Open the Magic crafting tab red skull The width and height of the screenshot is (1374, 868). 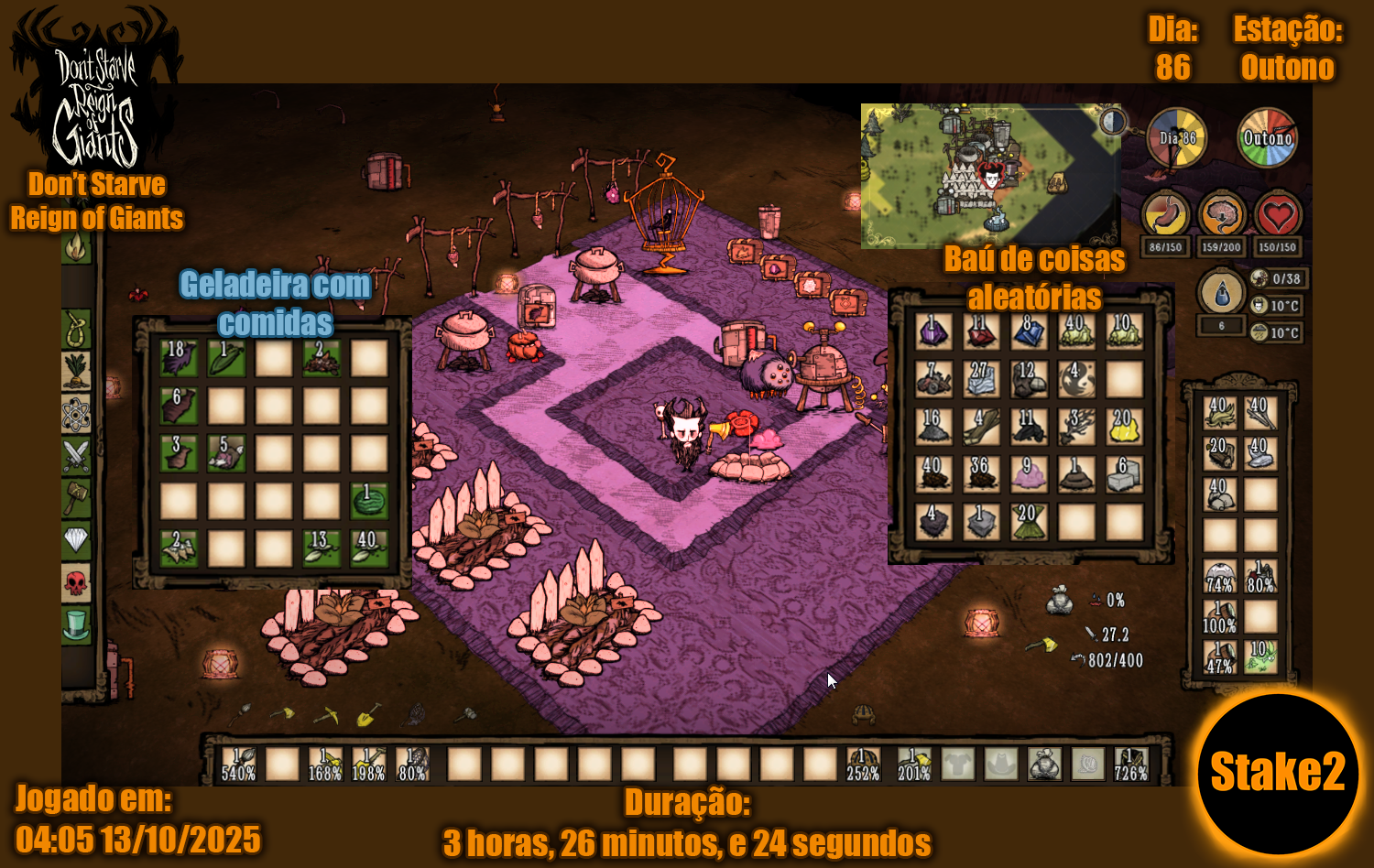pyautogui.click(x=76, y=582)
